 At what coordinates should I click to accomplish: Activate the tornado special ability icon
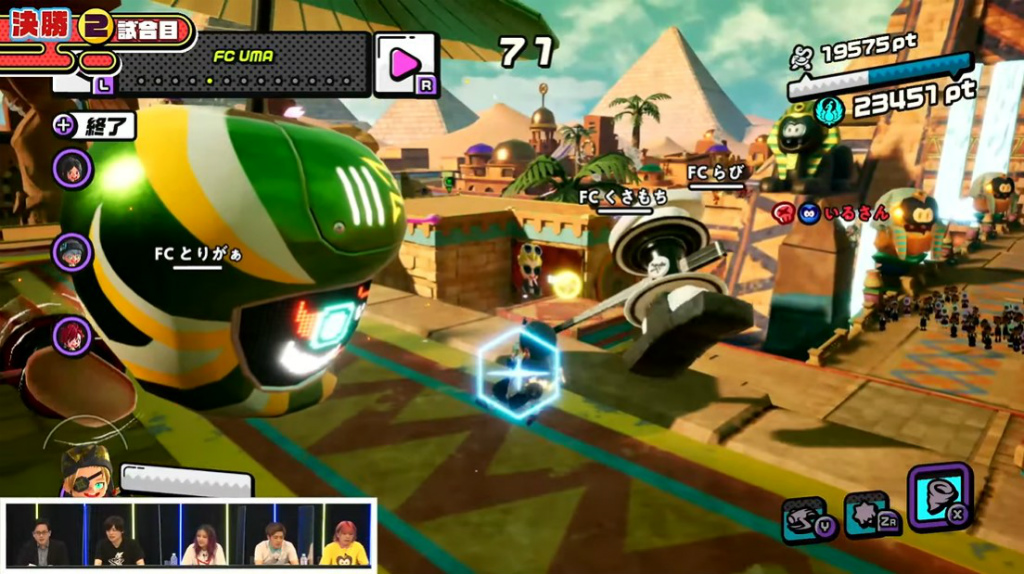[x=939, y=496]
